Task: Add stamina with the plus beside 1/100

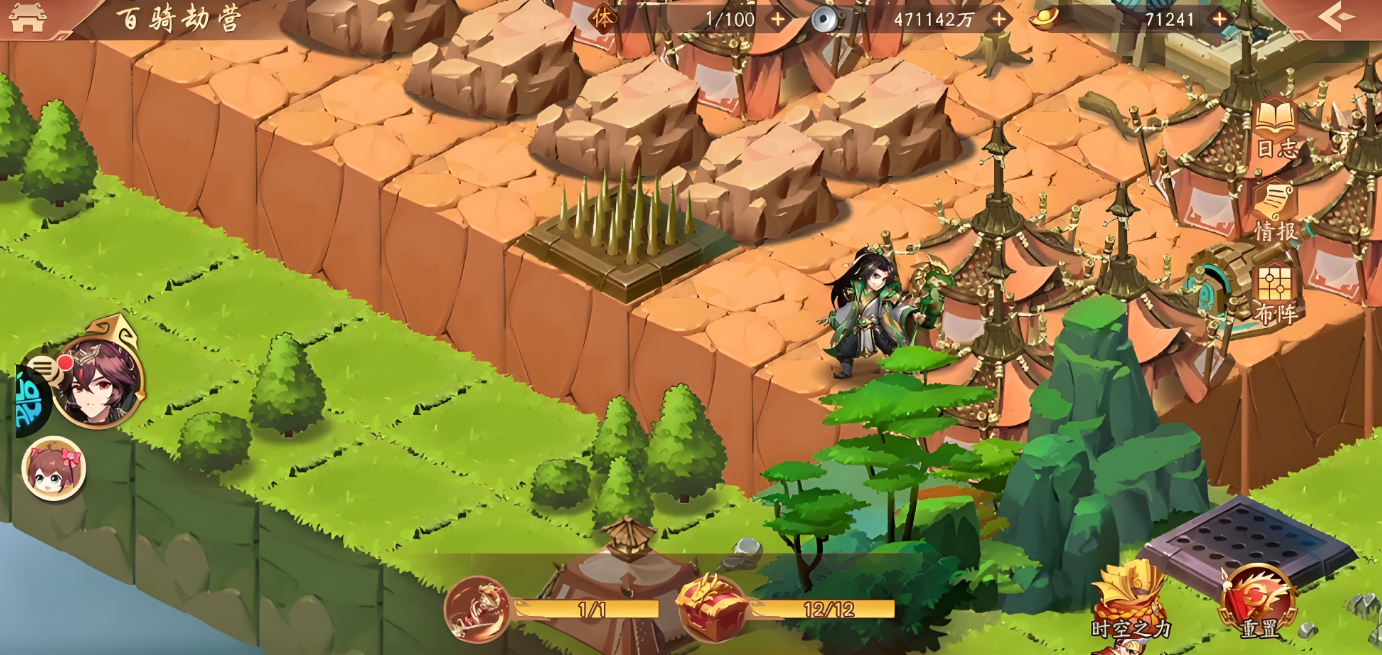Action: tap(778, 19)
